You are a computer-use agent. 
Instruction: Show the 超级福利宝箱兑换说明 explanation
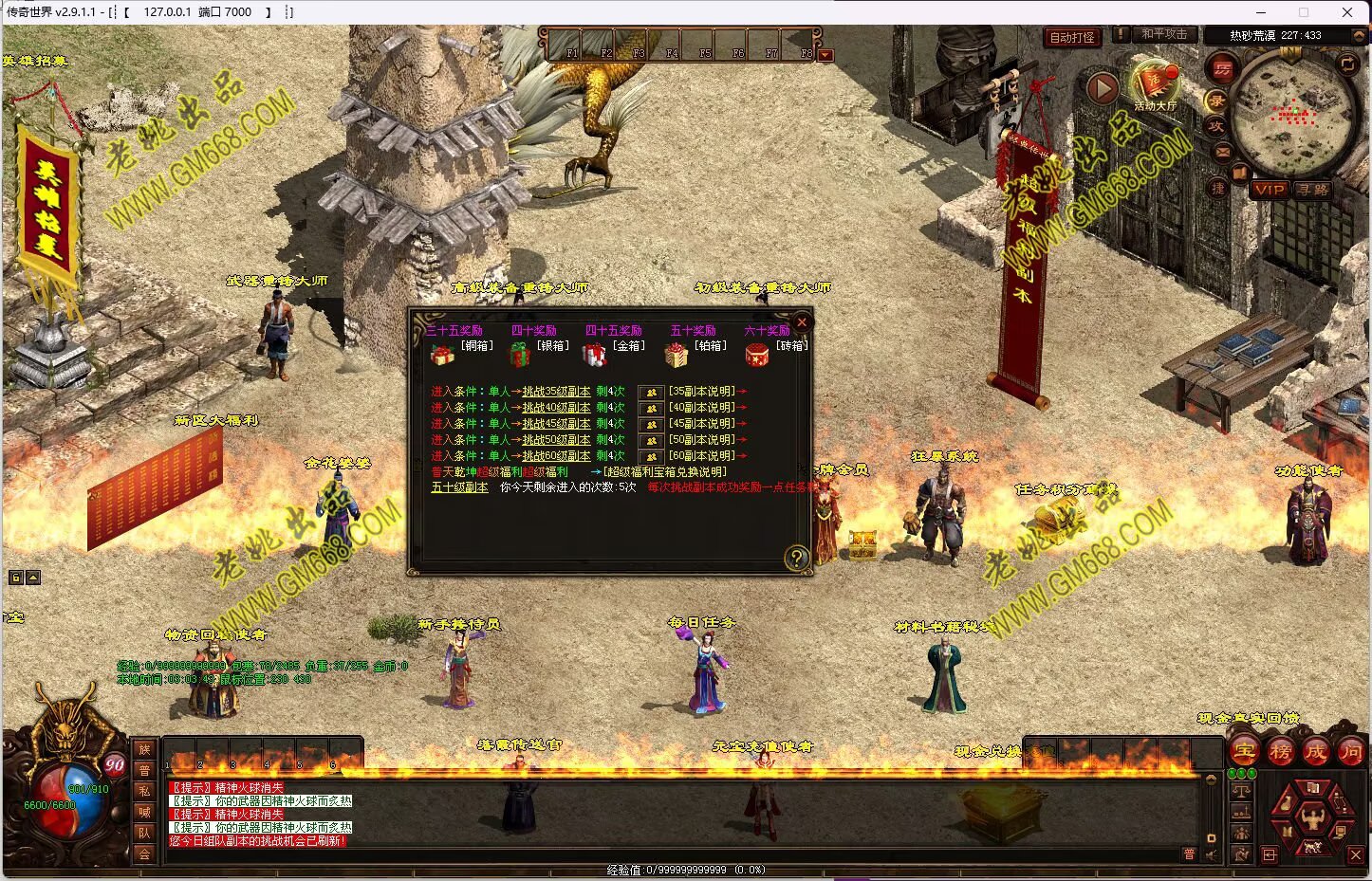(665, 472)
